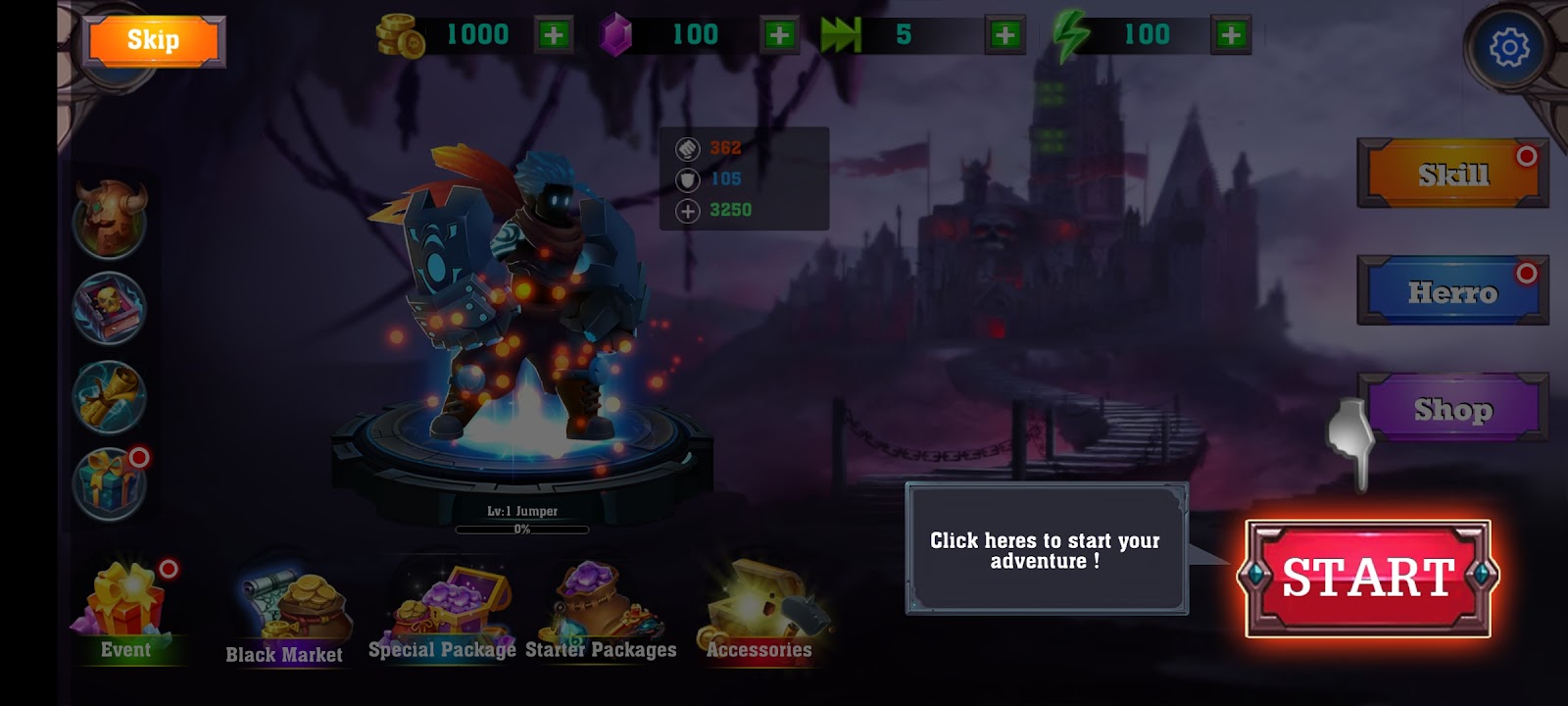The image size is (1568, 706).
Task: Open the golden scroll icon
Action: click(110, 396)
